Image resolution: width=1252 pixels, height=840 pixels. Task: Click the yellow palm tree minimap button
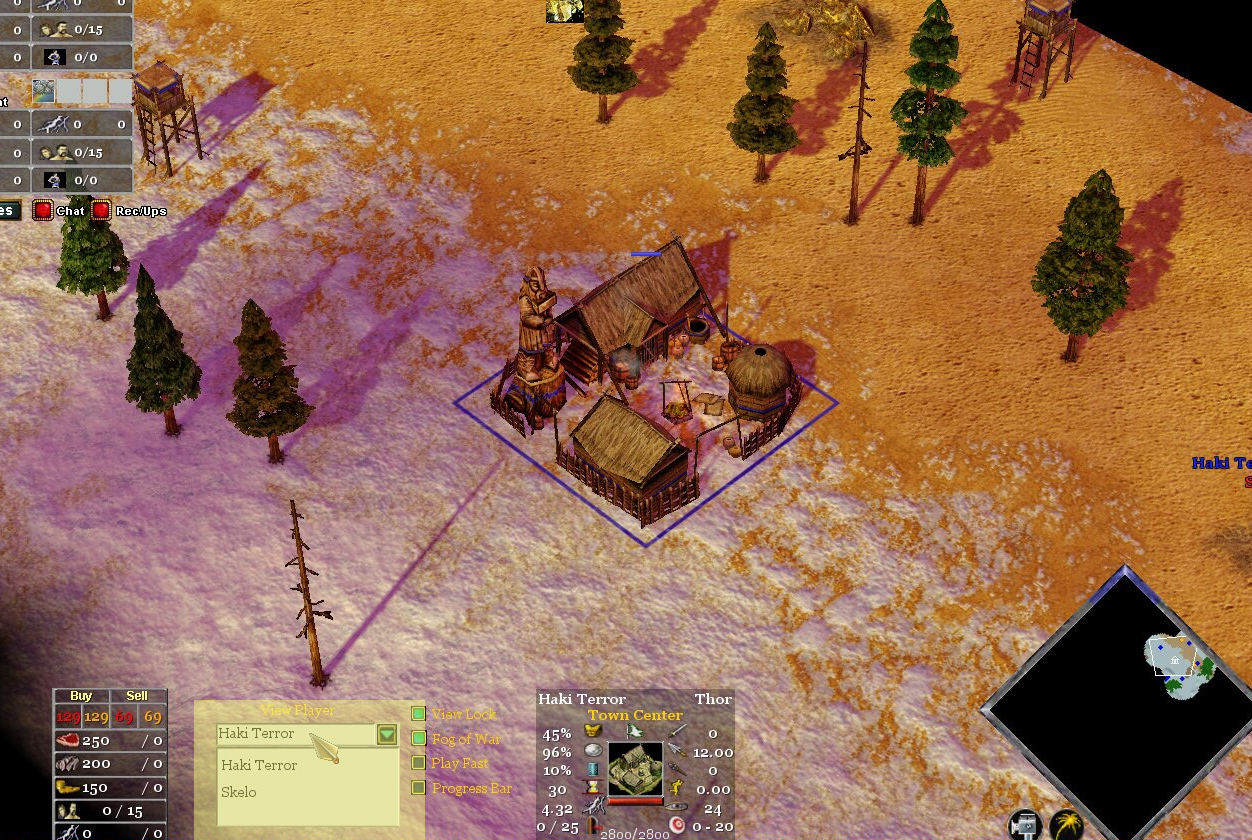point(1067,826)
